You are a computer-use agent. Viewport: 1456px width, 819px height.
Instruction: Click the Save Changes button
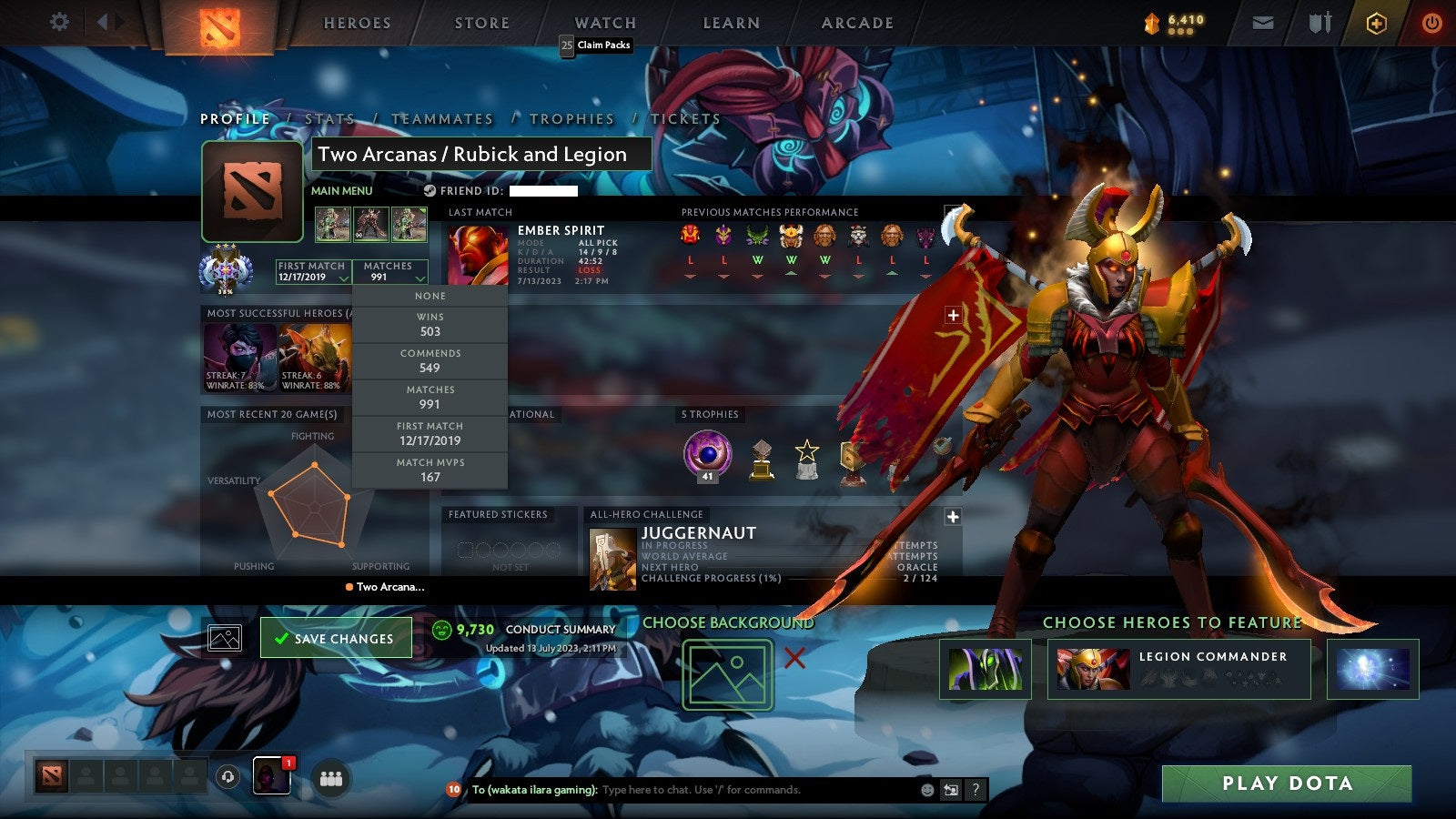pyautogui.click(x=335, y=639)
